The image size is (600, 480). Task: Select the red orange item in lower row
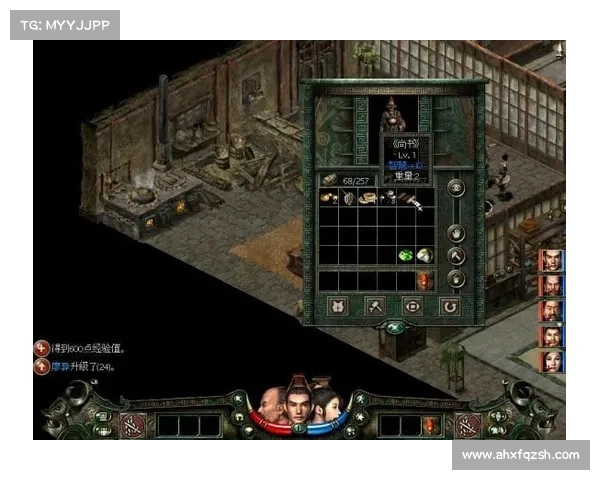(424, 281)
